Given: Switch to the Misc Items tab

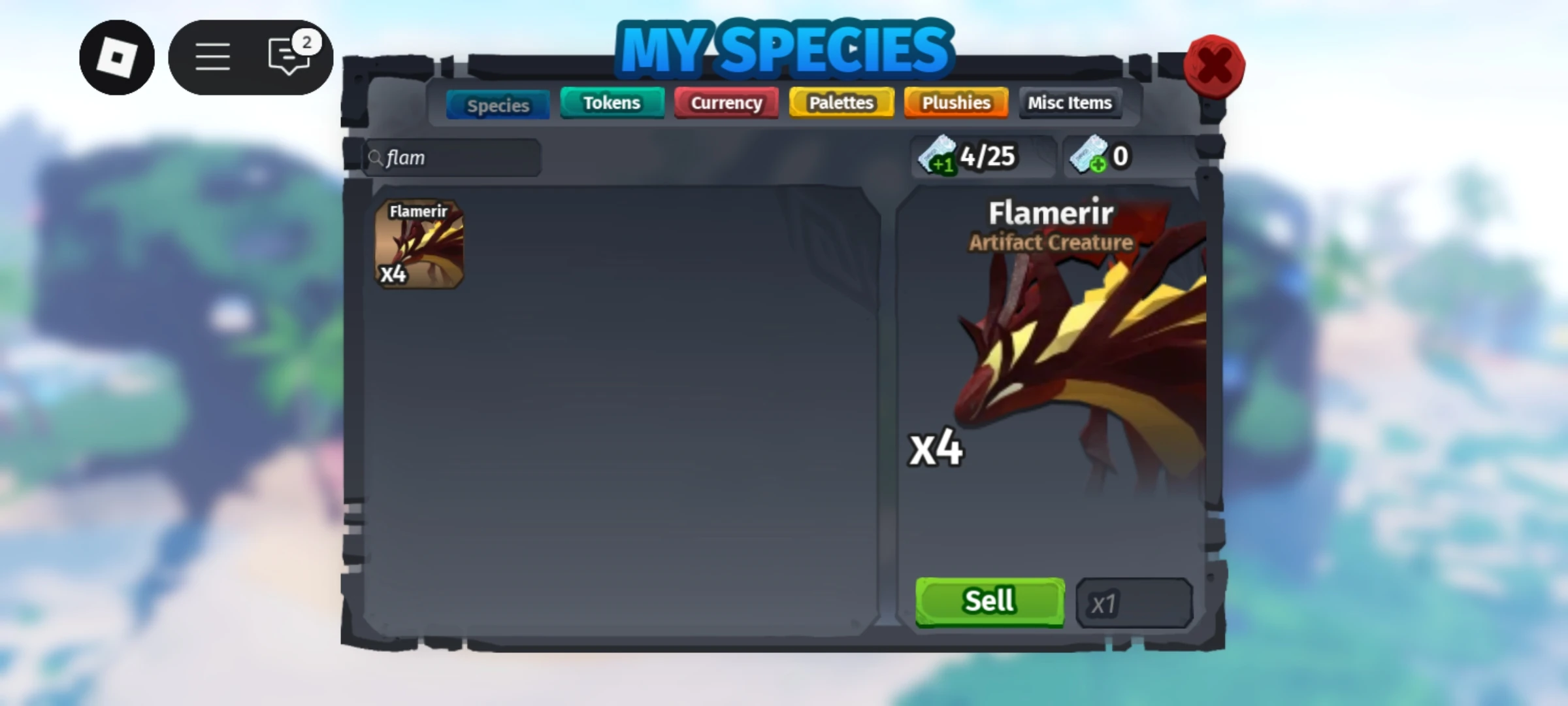Looking at the screenshot, I should (x=1070, y=103).
